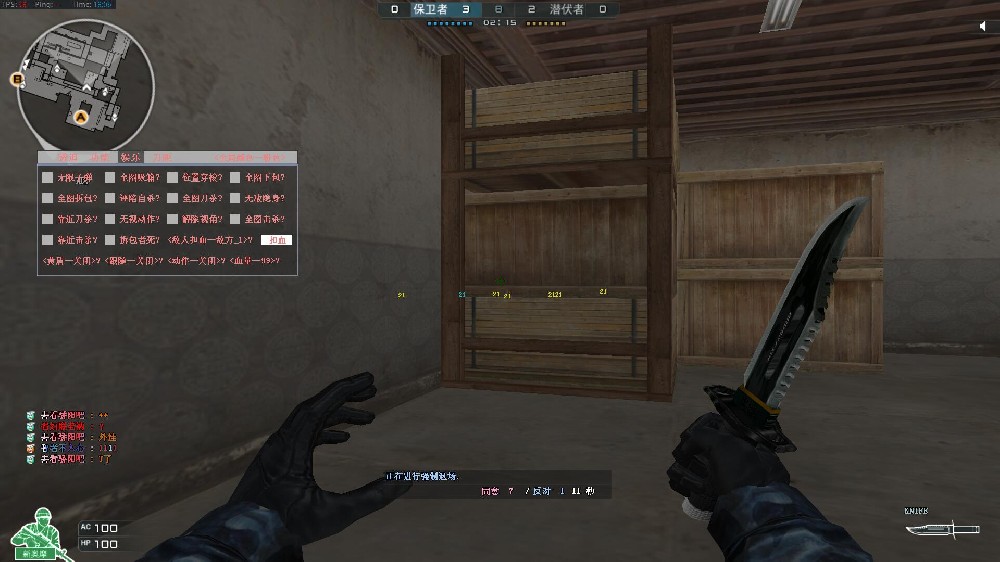Click the speaker sound icon
This screenshot has height=562, width=1000.
tap(984, 27)
